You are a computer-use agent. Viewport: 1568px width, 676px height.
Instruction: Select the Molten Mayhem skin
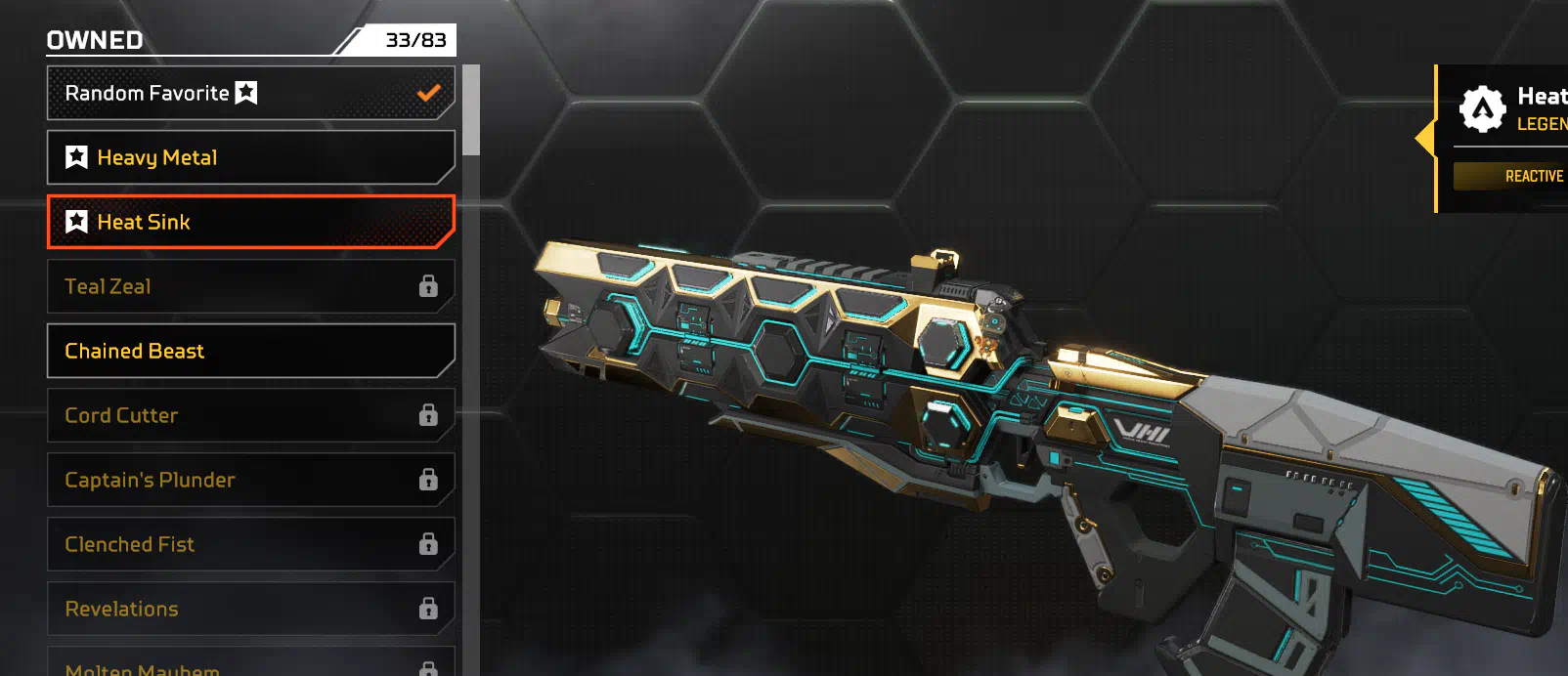pos(250,664)
